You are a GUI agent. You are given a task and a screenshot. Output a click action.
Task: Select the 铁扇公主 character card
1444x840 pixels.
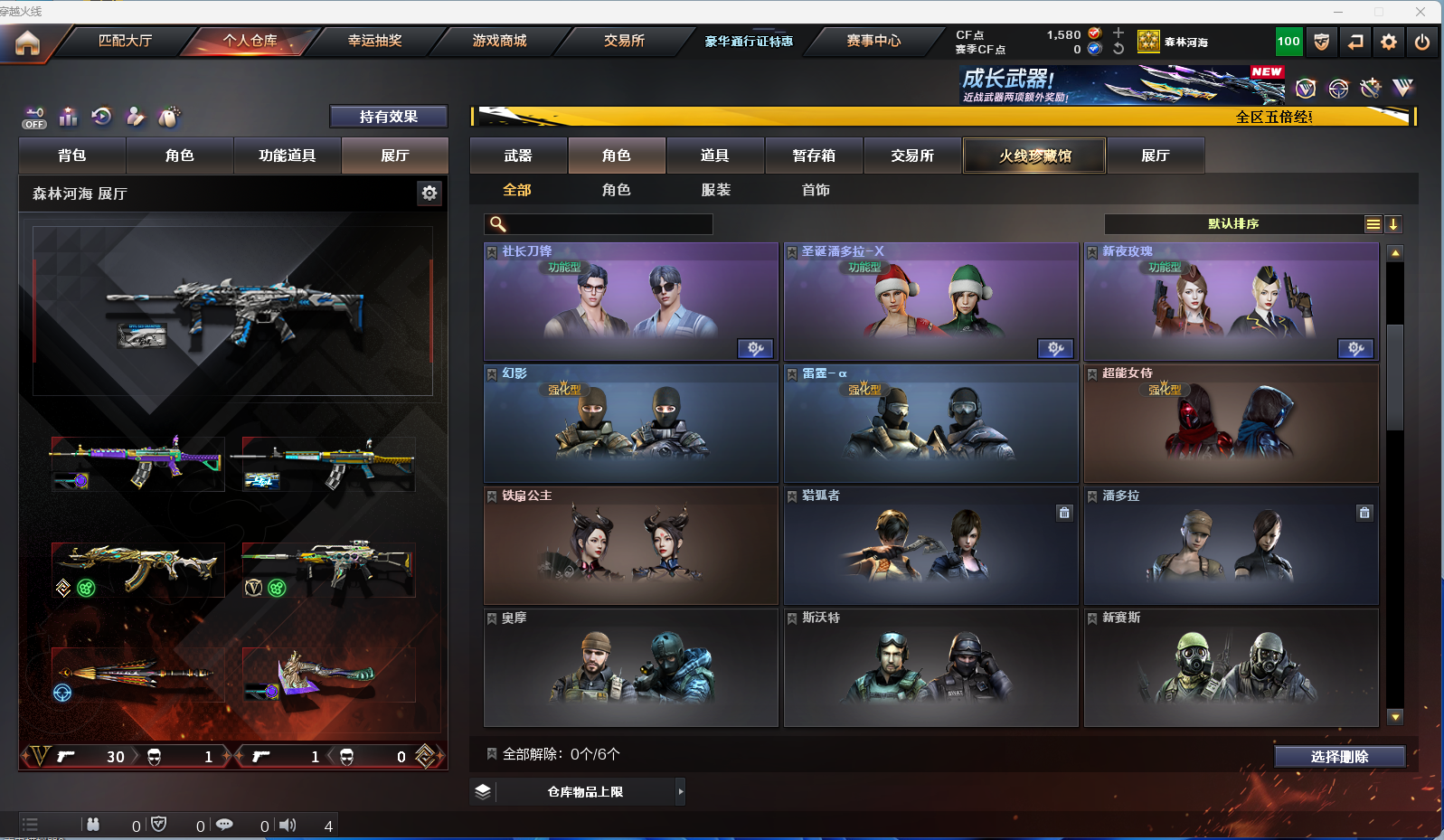point(630,546)
